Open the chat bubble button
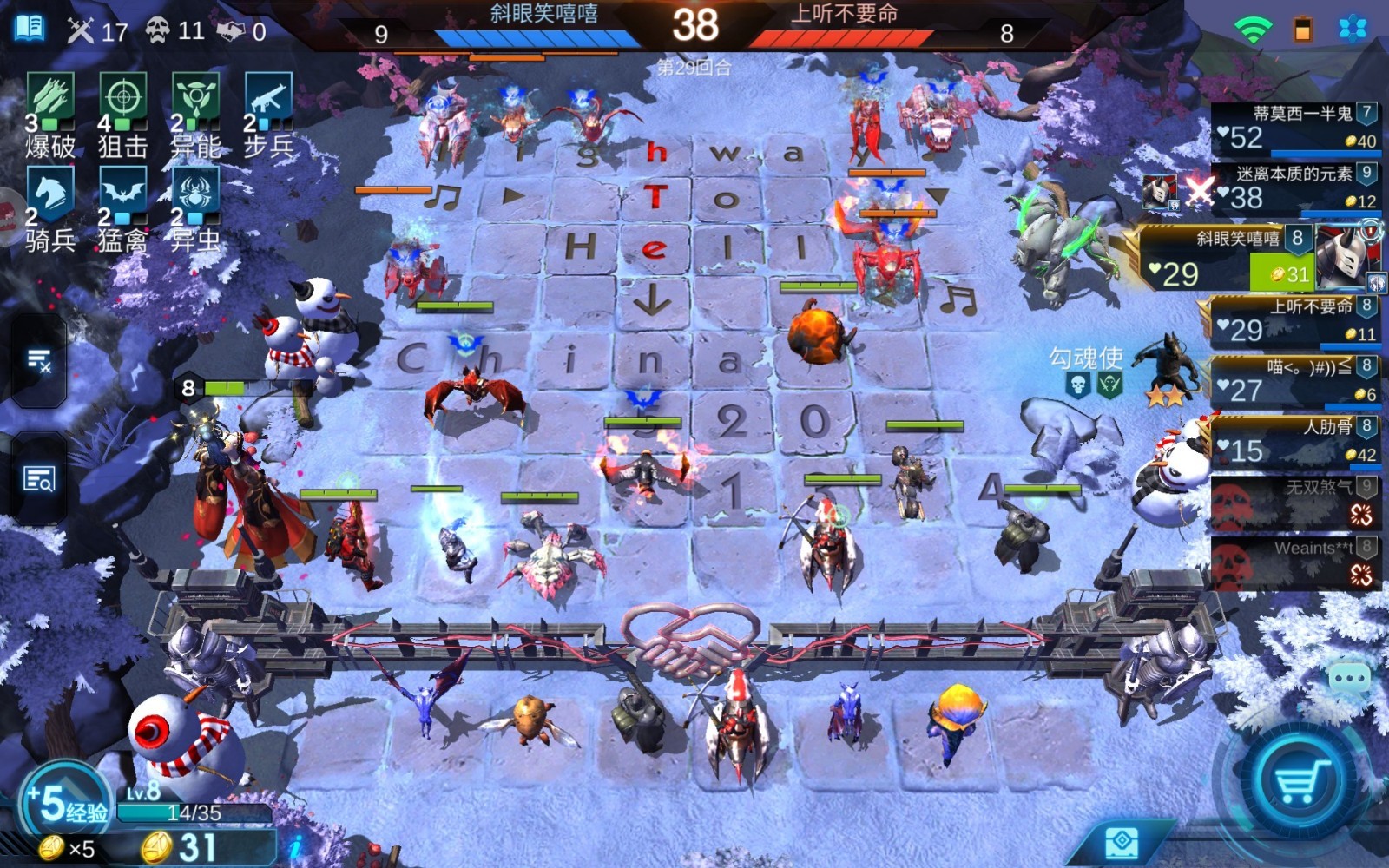Screen dimensions: 1389x868 pyautogui.click(x=1350, y=678)
